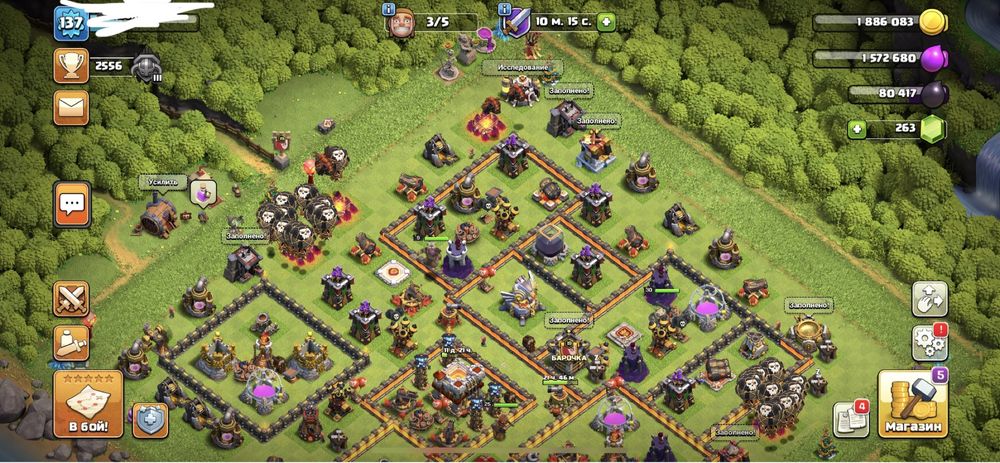The width and height of the screenshot is (1000, 463).
Task: Open the settings gear menu
Action: pos(929,343)
